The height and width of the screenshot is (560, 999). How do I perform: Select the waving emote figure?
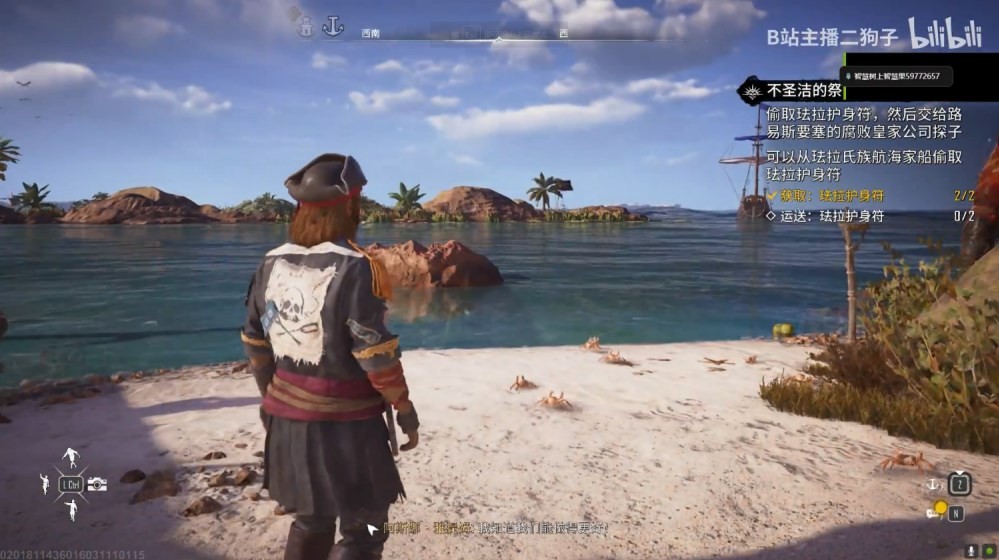[x=45, y=484]
